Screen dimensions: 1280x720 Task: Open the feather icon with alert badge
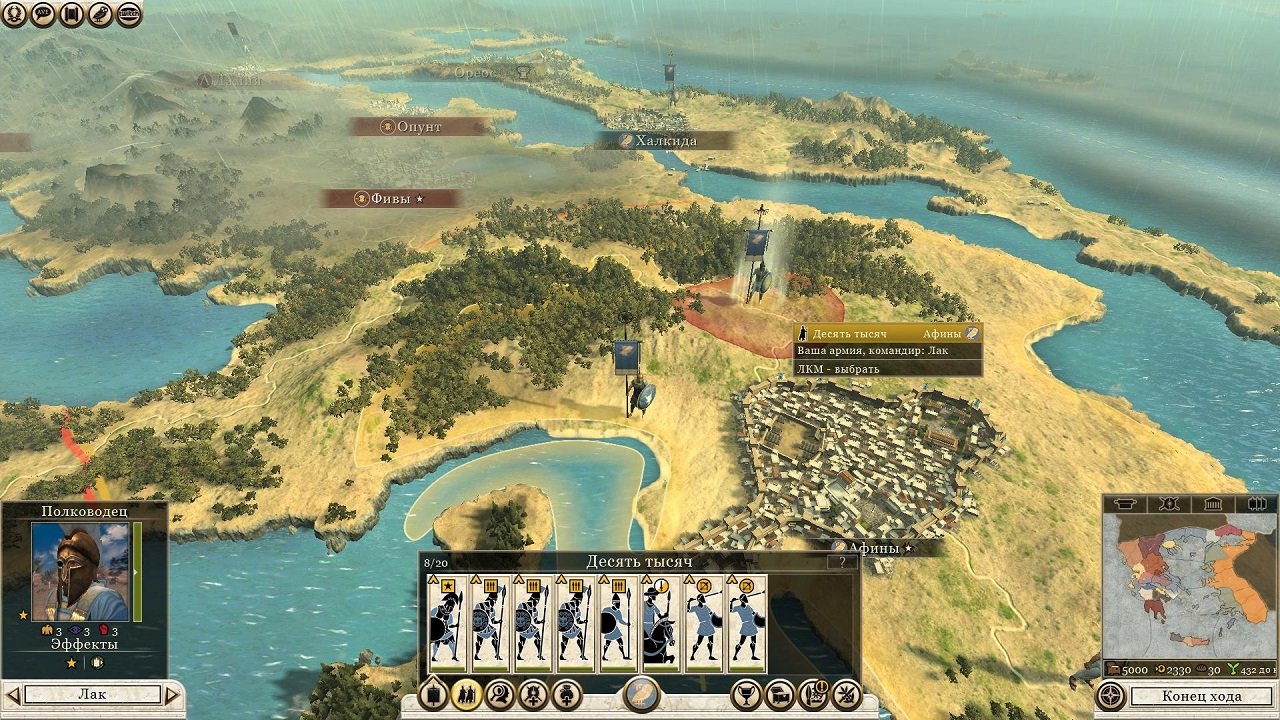[x=813, y=694]
